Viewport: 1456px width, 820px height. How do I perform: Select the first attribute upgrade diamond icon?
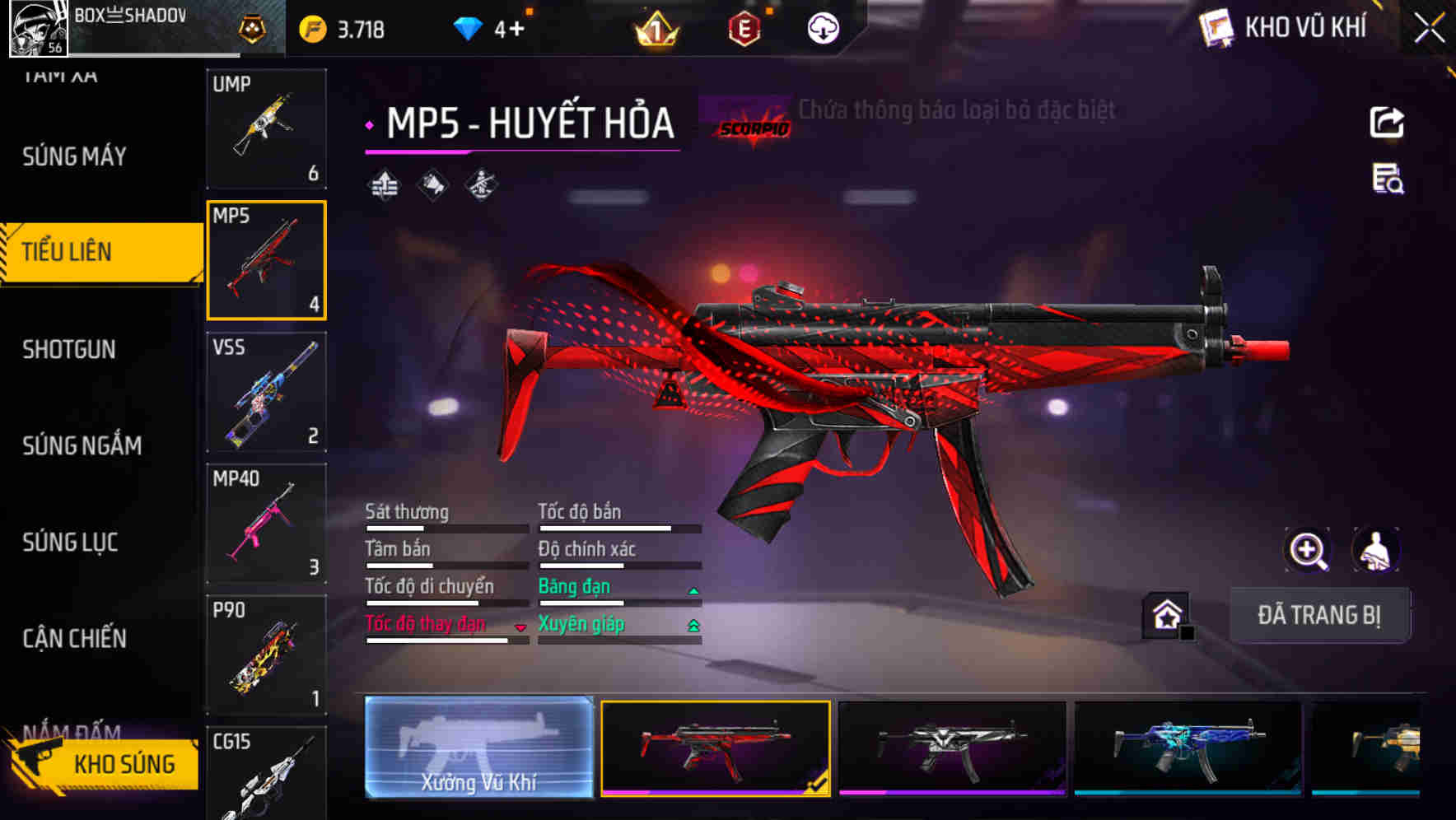[384, 184]
